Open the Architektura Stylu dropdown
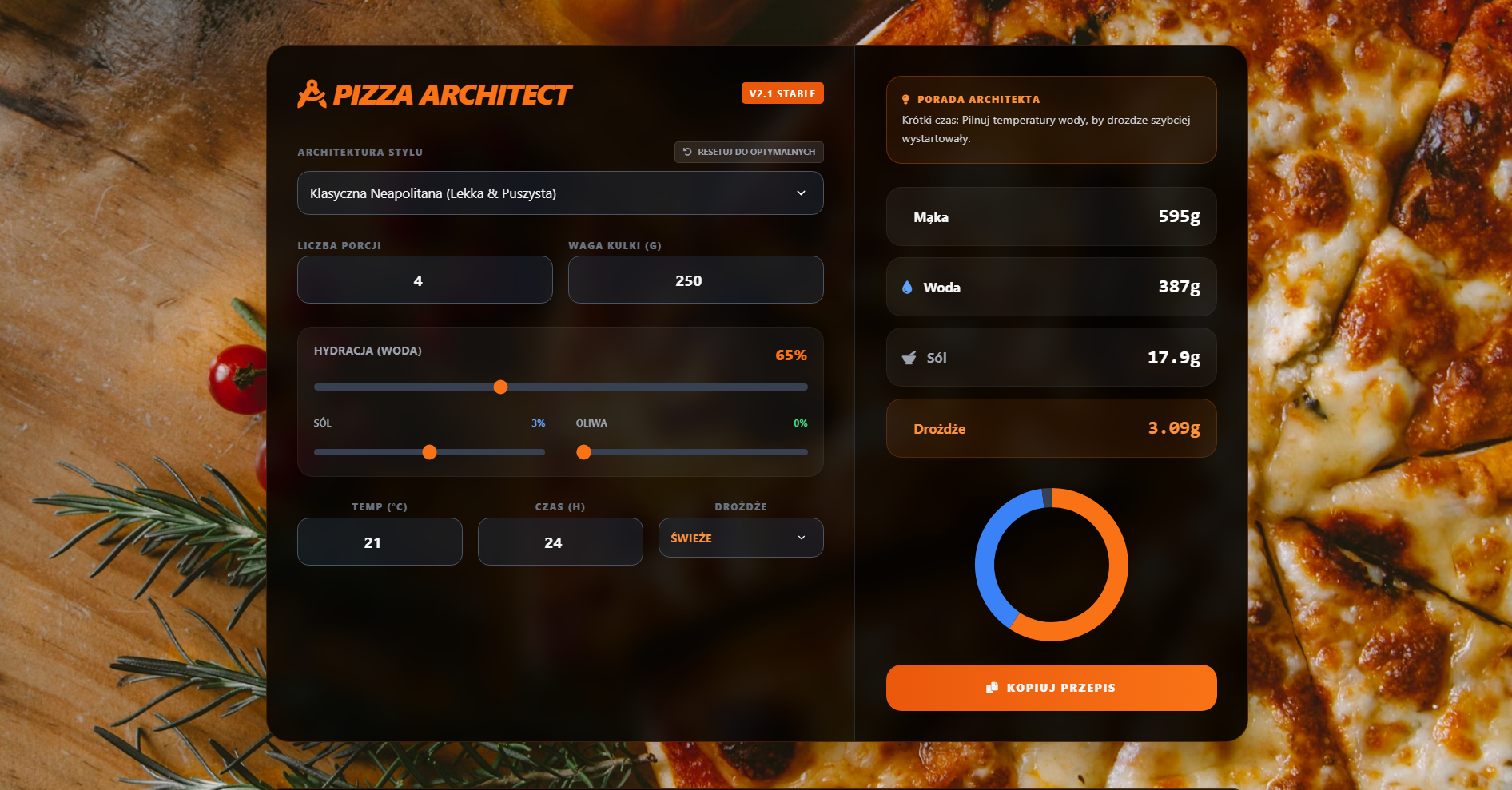This screenshot has width=1512, height=790. (560, 193)
